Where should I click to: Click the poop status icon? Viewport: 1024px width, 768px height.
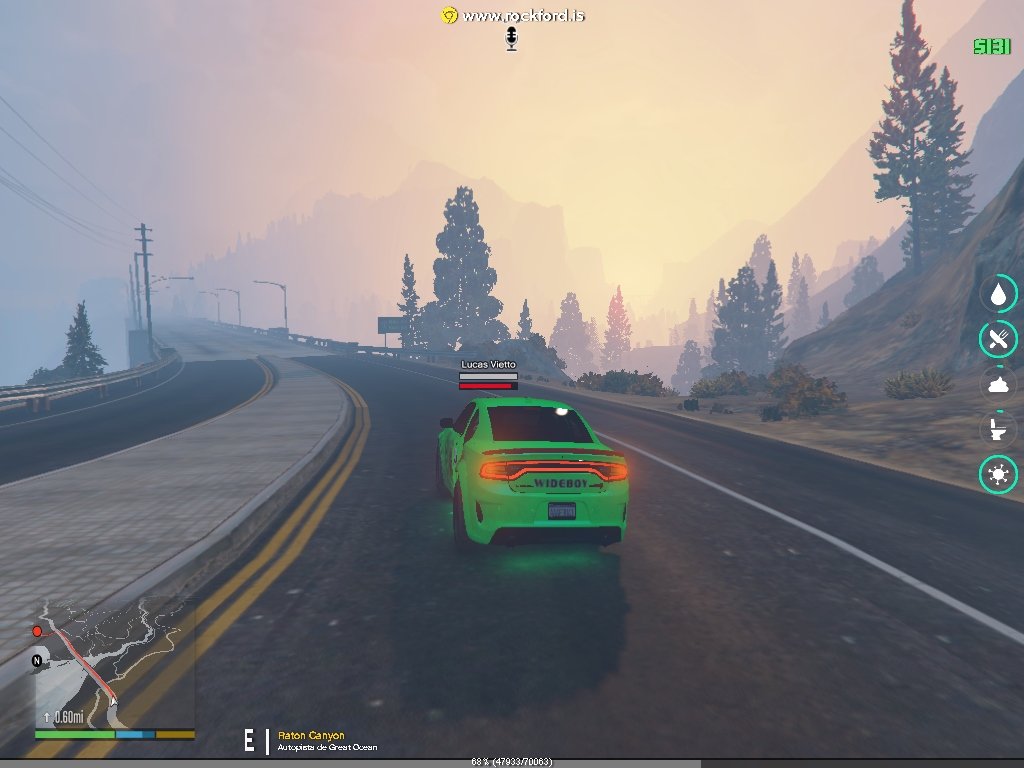(x=998, y=384)
